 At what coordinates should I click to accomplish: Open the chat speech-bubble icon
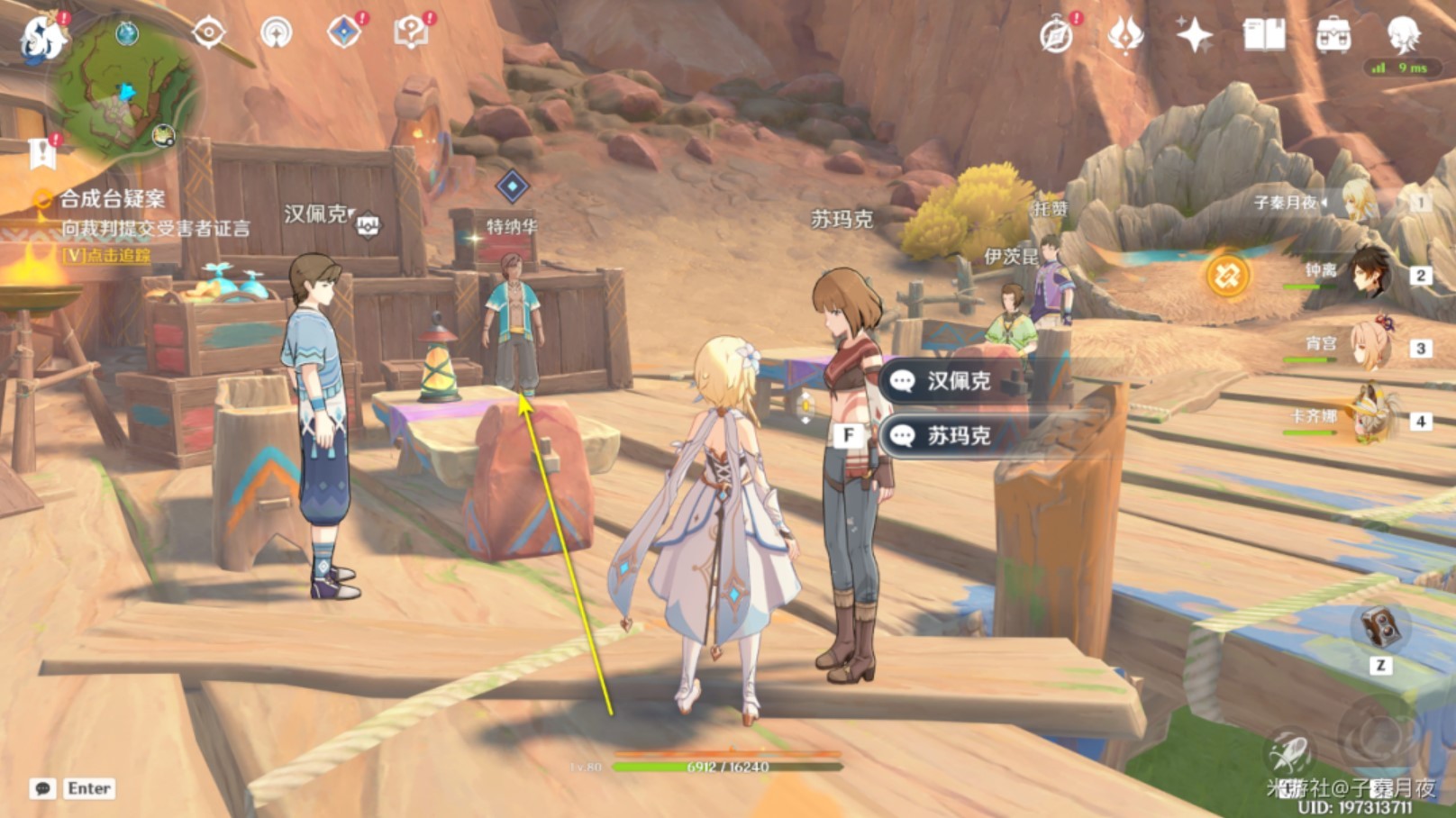coord(42,789)
